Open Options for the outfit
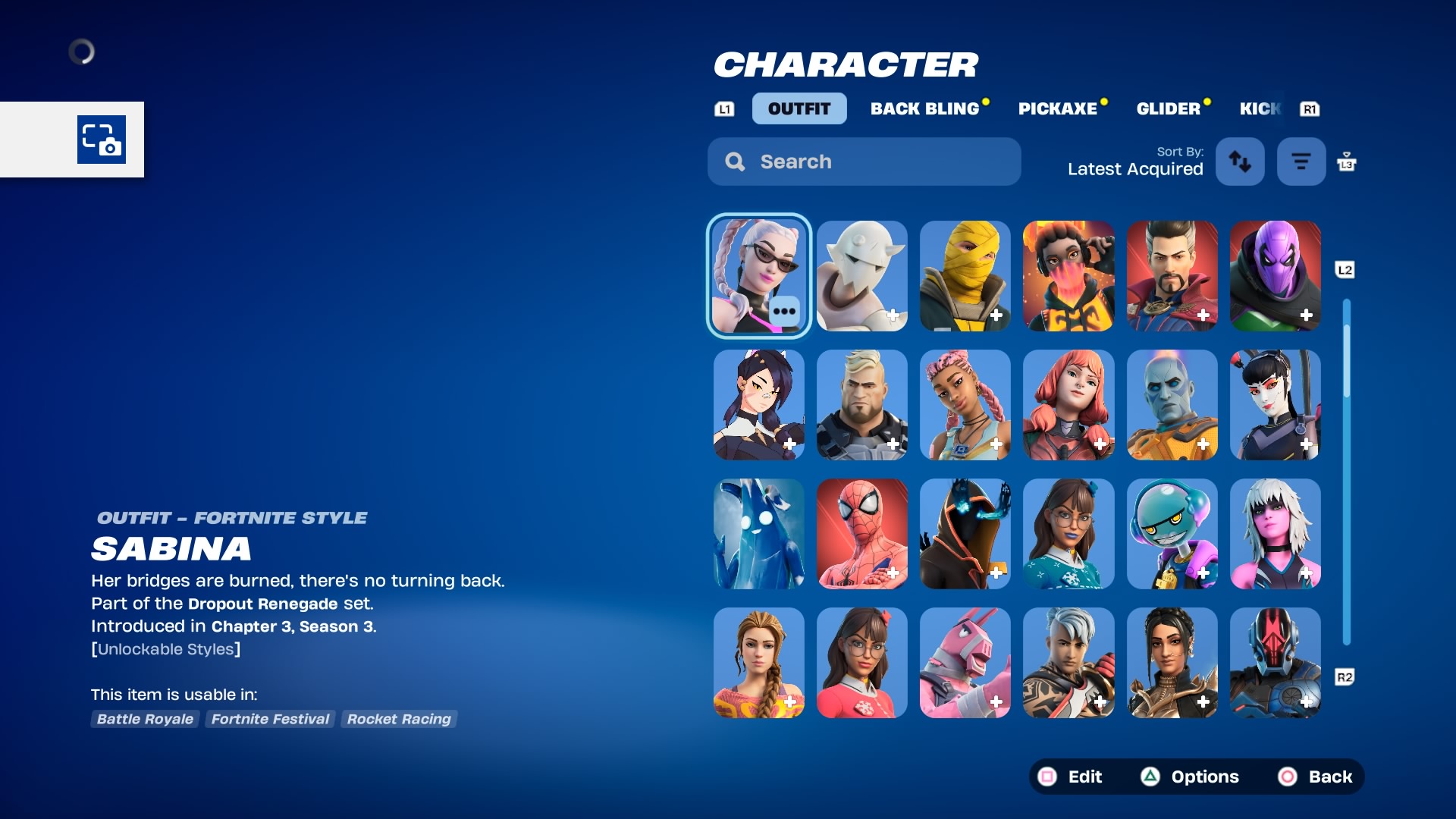The width and height of the screenshot is (1456, 819). [x=1190, y=777]
